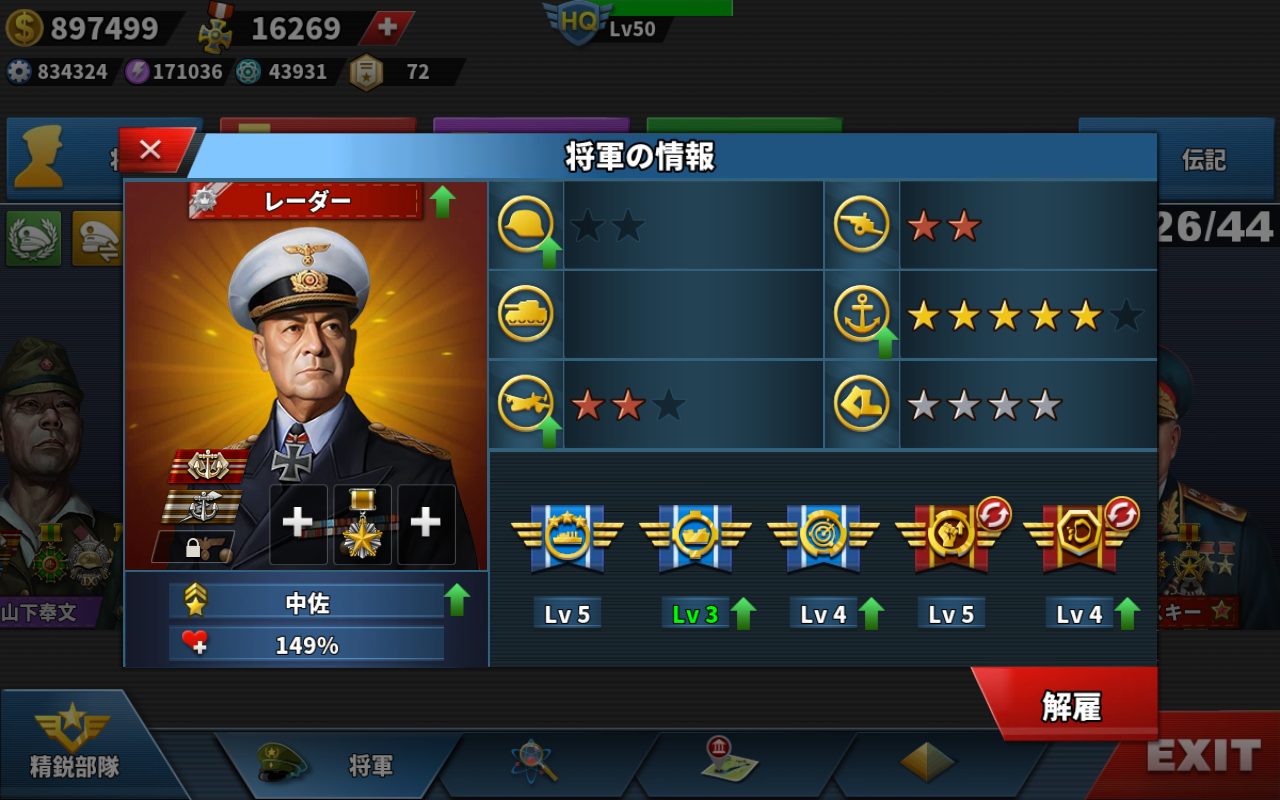Select the battleship skill badge
1280x800 pixels.
pos(567,537)
